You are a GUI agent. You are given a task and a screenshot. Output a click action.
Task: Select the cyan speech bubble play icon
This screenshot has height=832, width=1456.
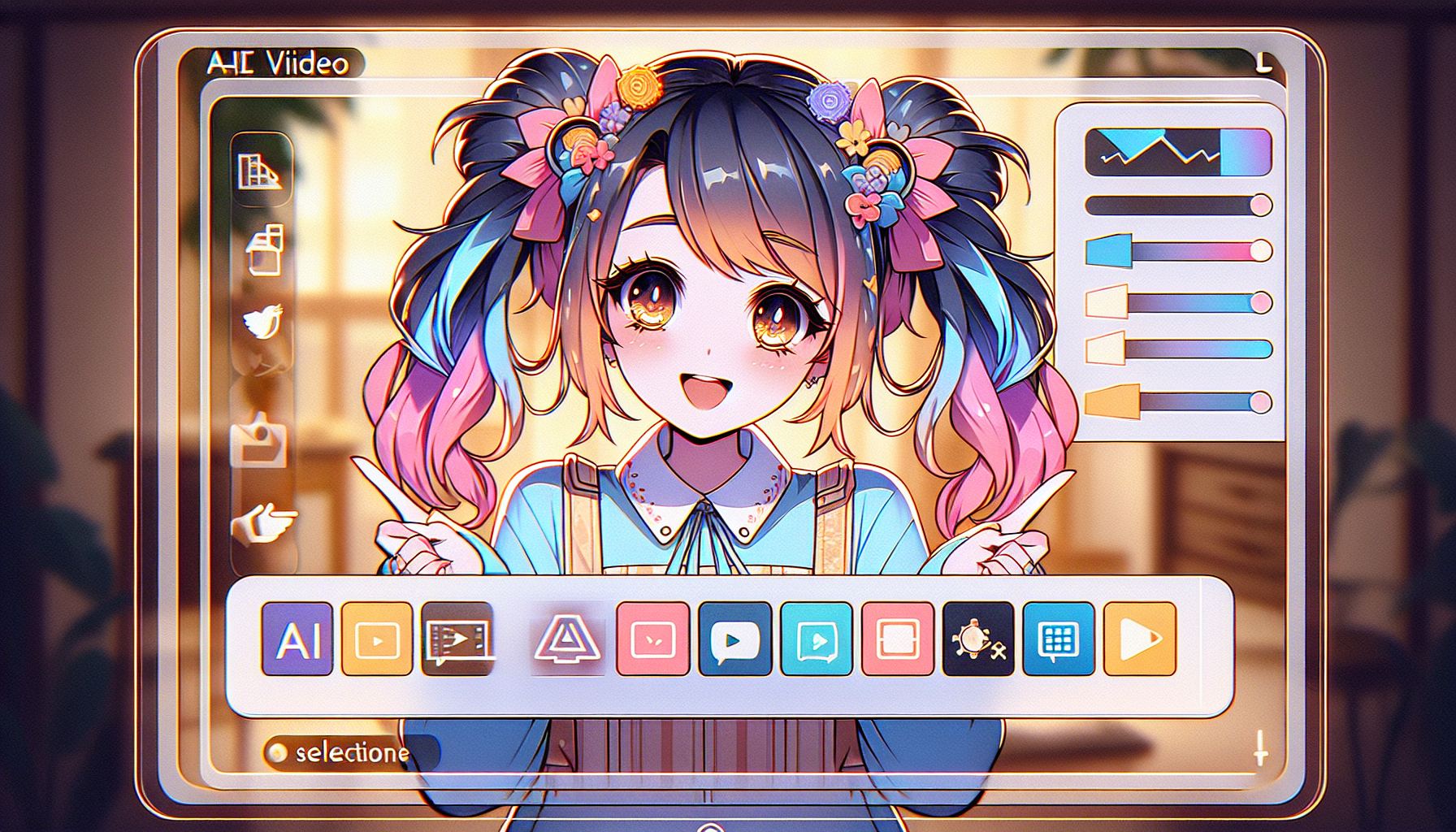point(816,639)
